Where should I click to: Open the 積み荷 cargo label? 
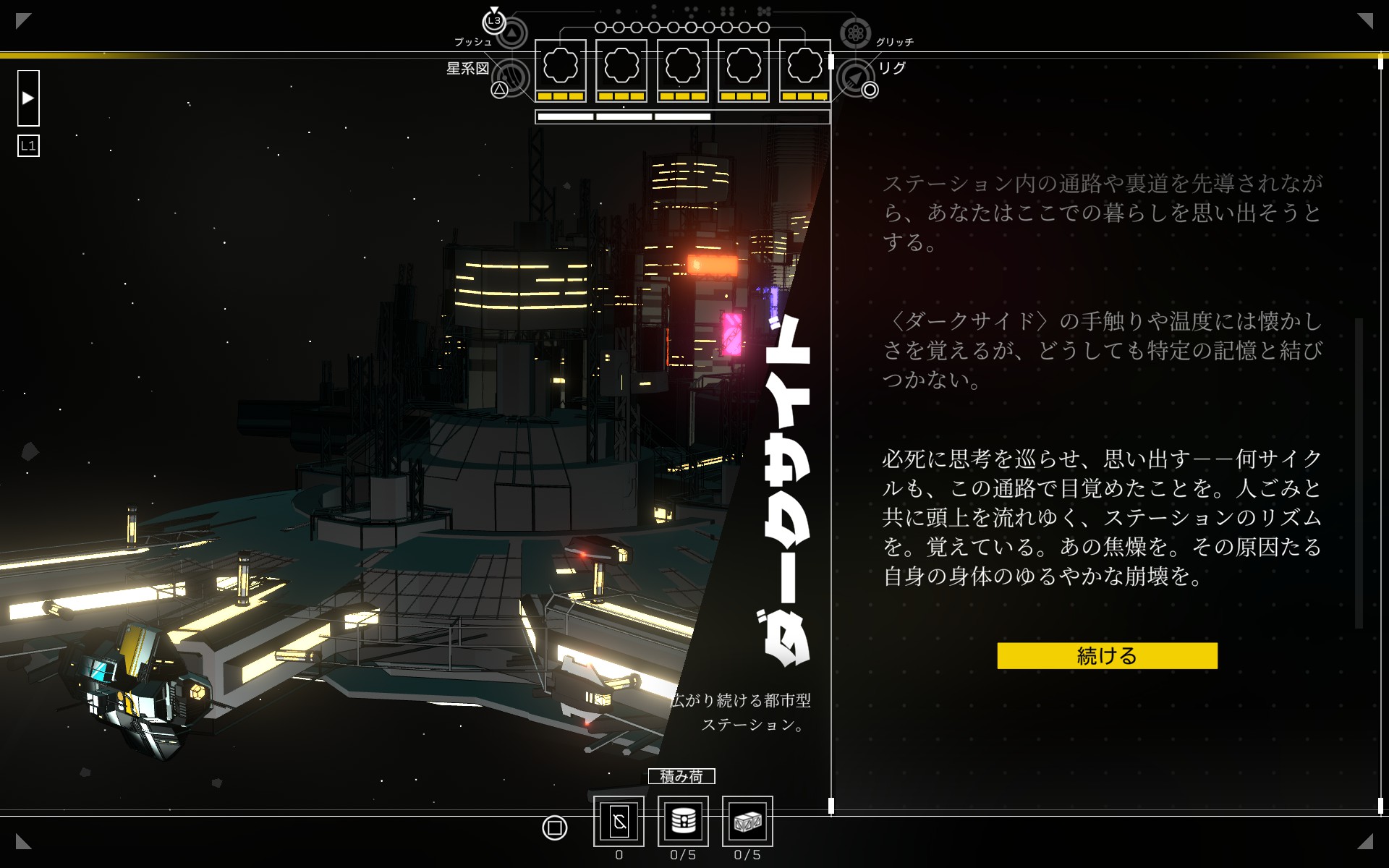[x=681, y=776]
